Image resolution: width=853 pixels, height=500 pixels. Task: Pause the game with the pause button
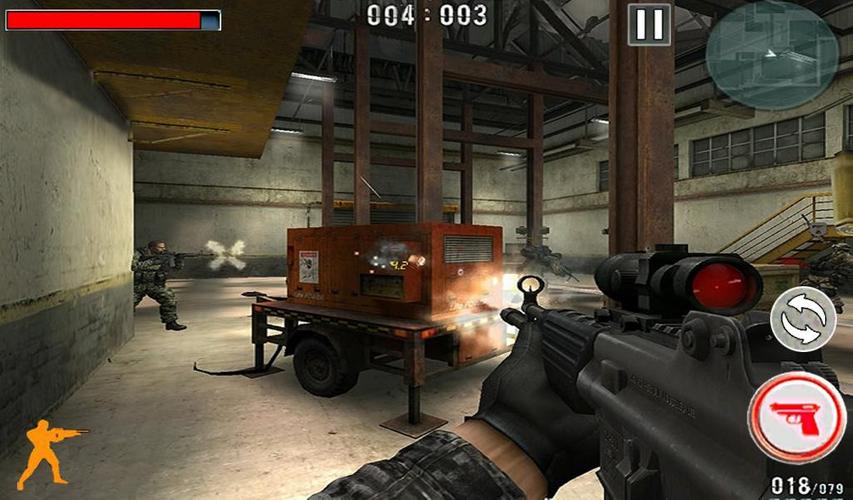(x=649, y=25)
